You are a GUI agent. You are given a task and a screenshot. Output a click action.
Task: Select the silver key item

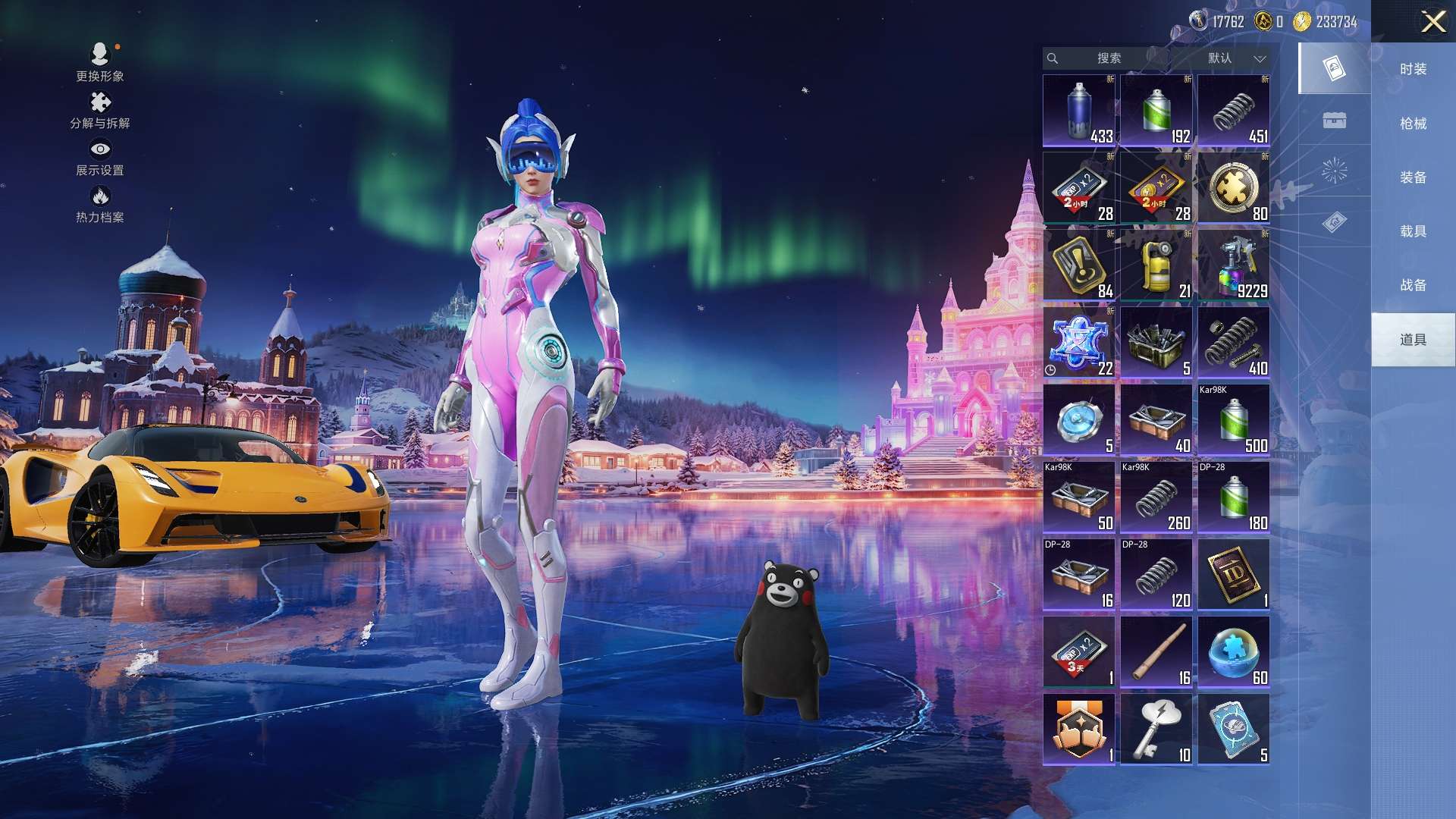1156,730
